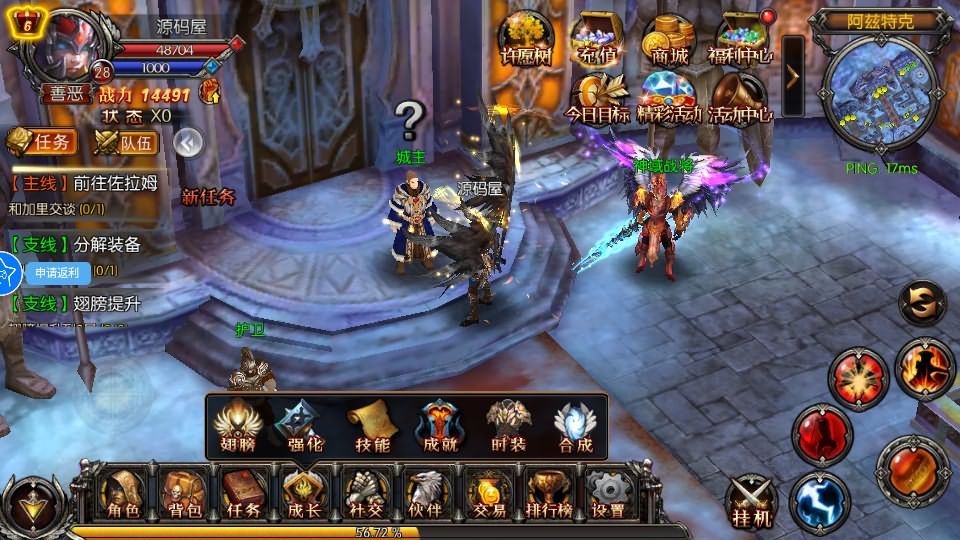Viewport: 960px width, 540px height.
Task: Click the 申请返利 rebate button
Action: click(x=56, y=271)
